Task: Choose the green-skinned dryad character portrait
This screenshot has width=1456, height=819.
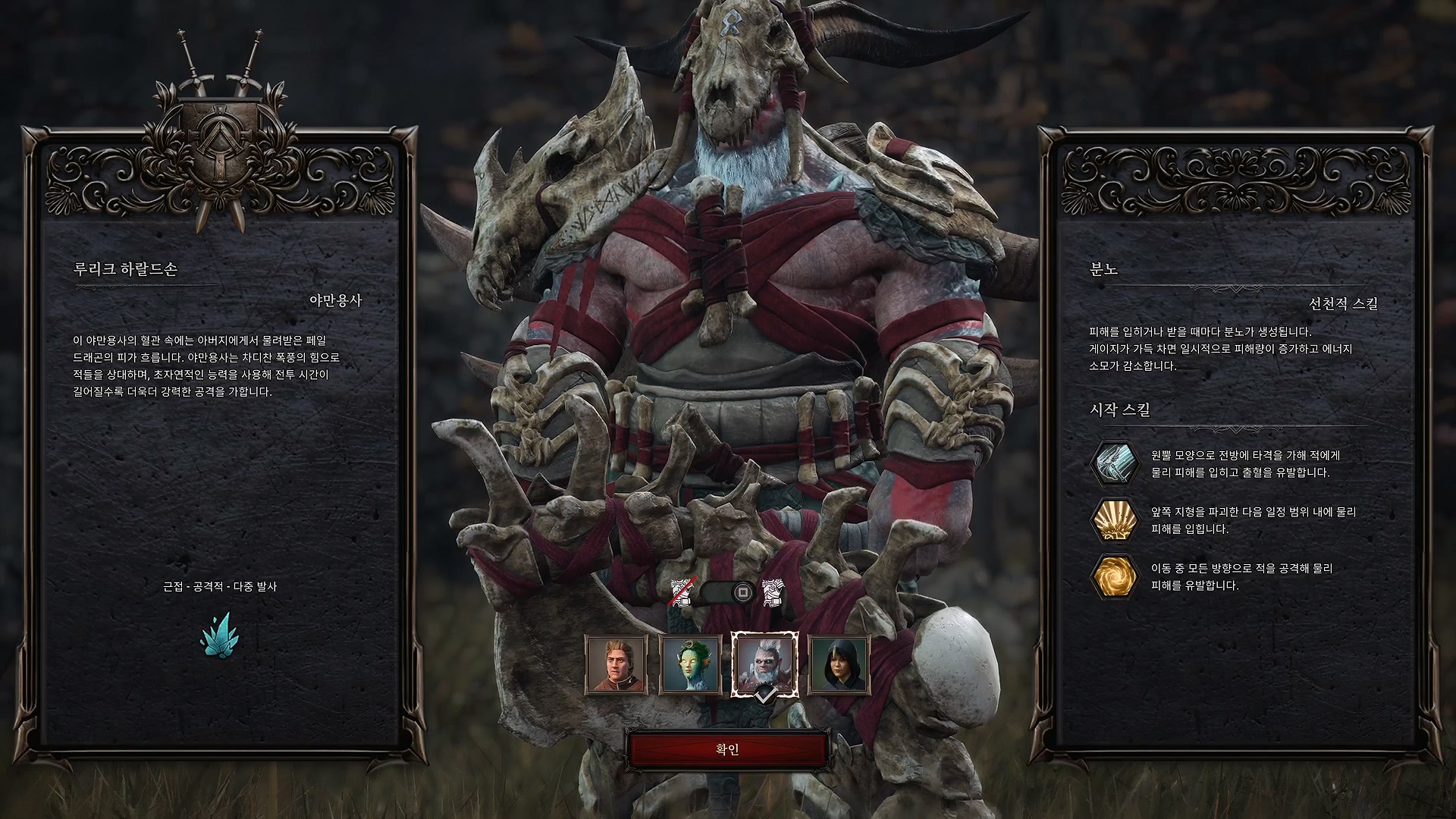Action: point(690,665)
